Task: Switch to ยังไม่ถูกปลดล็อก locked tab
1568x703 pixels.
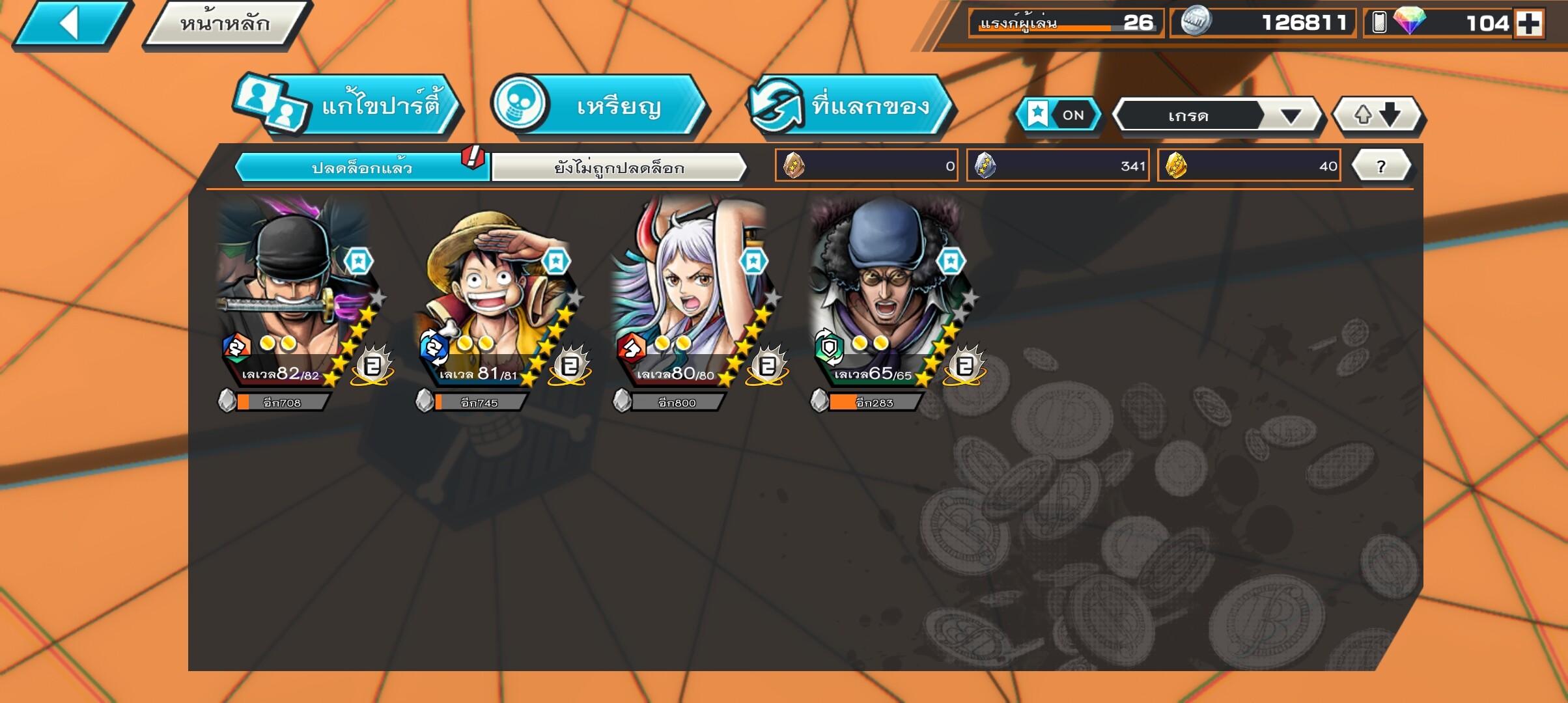Action: tap(619, 167)
